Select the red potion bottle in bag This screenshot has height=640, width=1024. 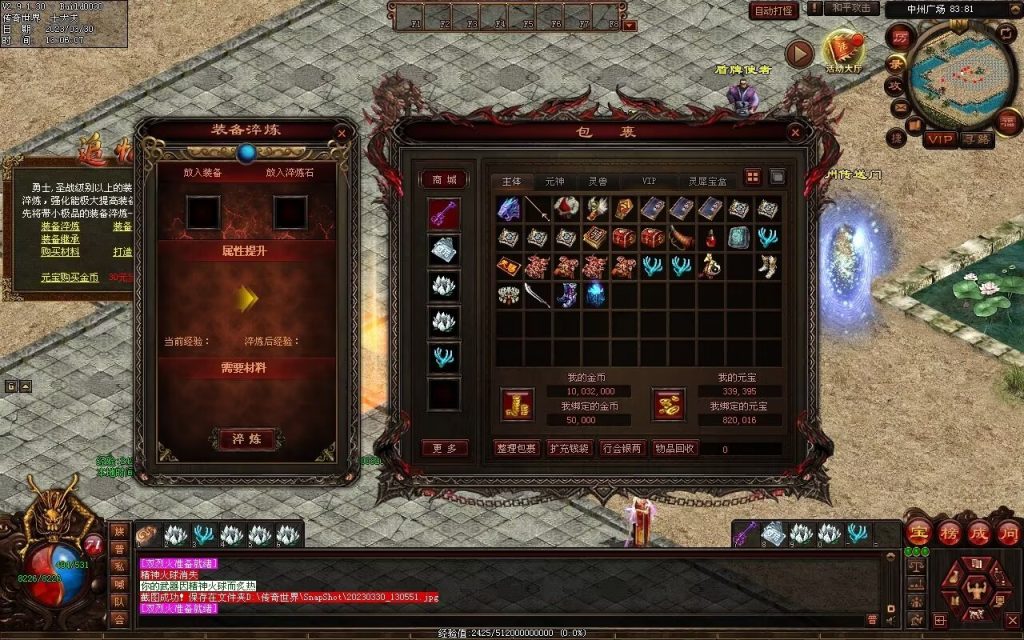point(711,238)
